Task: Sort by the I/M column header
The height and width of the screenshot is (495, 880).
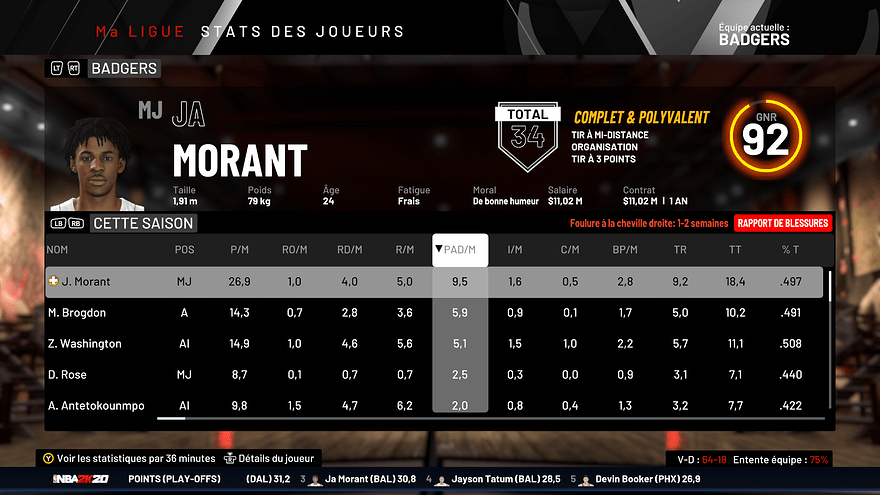Action: point(515,249)
